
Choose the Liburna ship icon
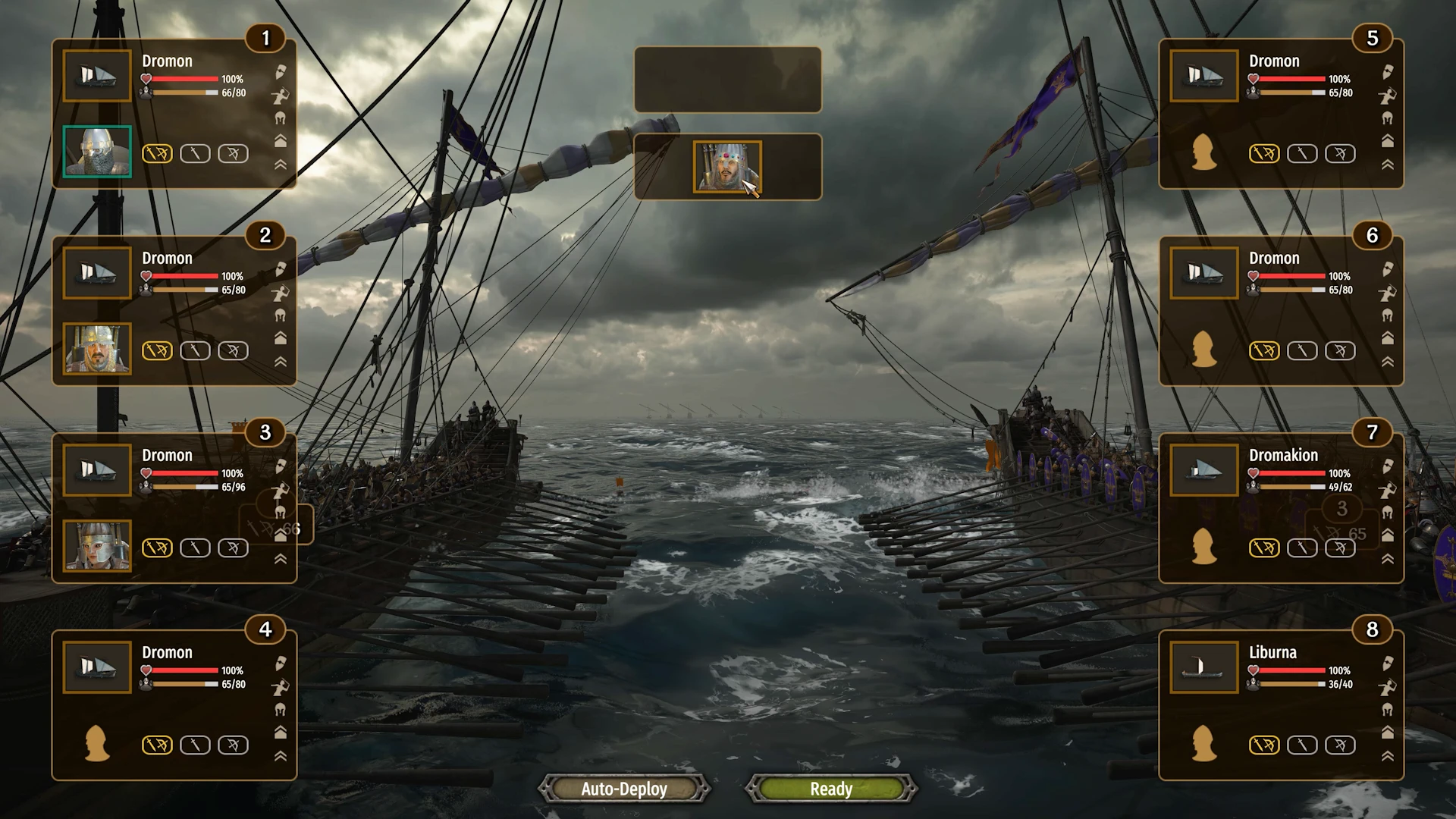(1203, 667)
